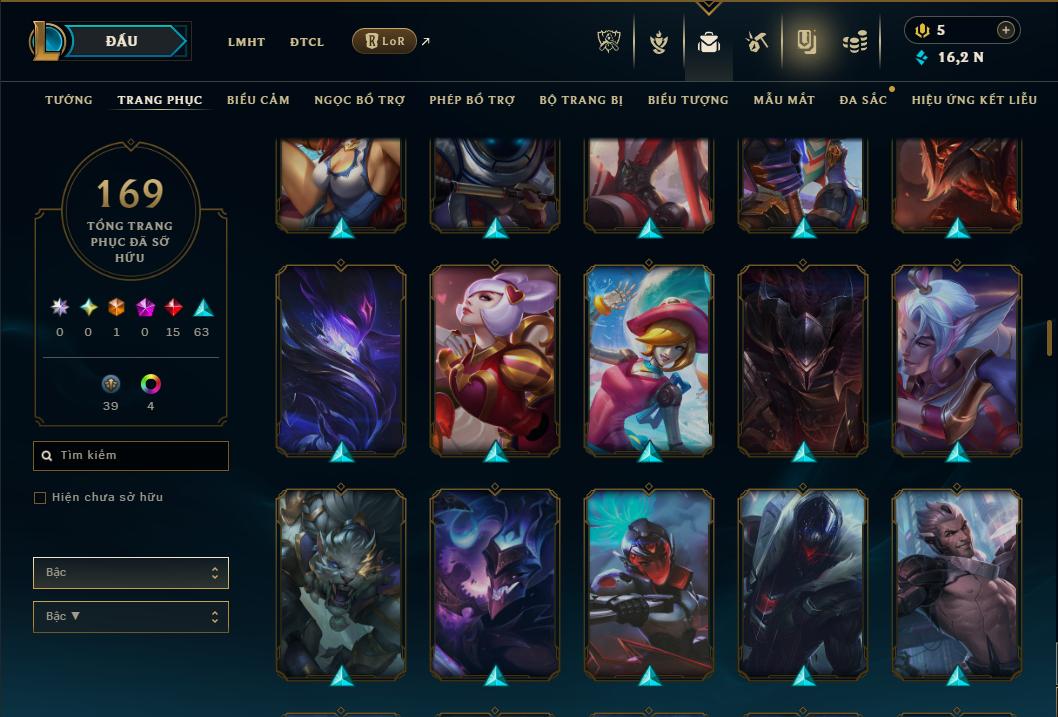This screenshot has height=717, width=1058.
Task: Open the loot hammer icon
Action: tap(756, 42)
